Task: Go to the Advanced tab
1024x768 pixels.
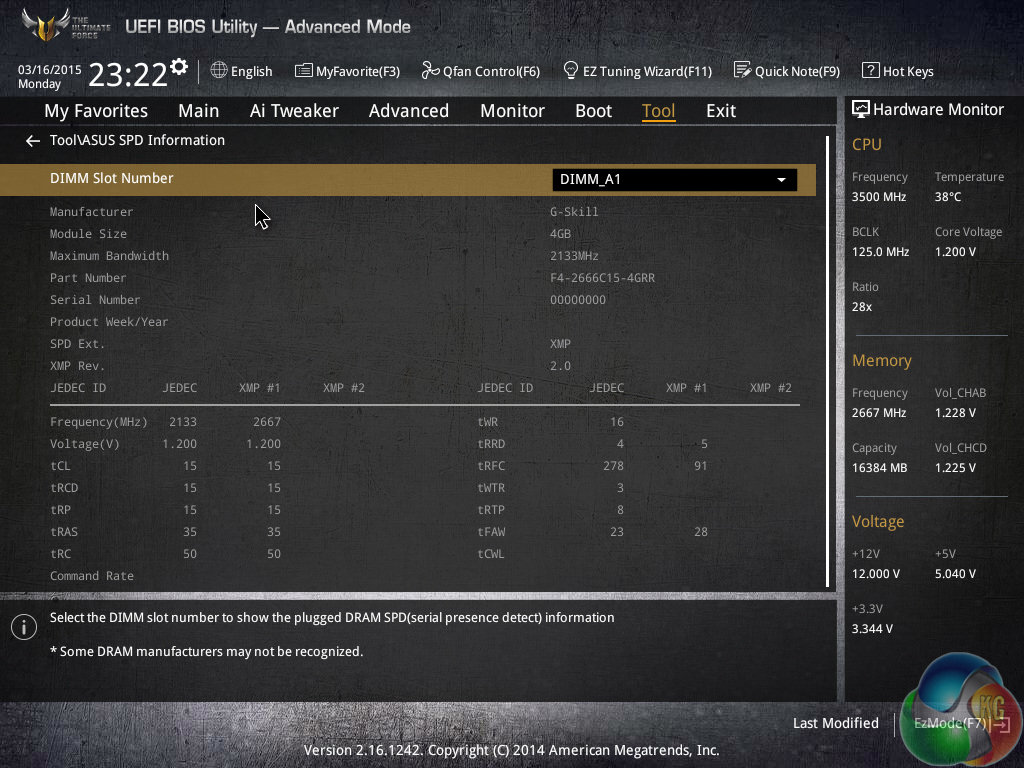Action: tap(408, 111)
